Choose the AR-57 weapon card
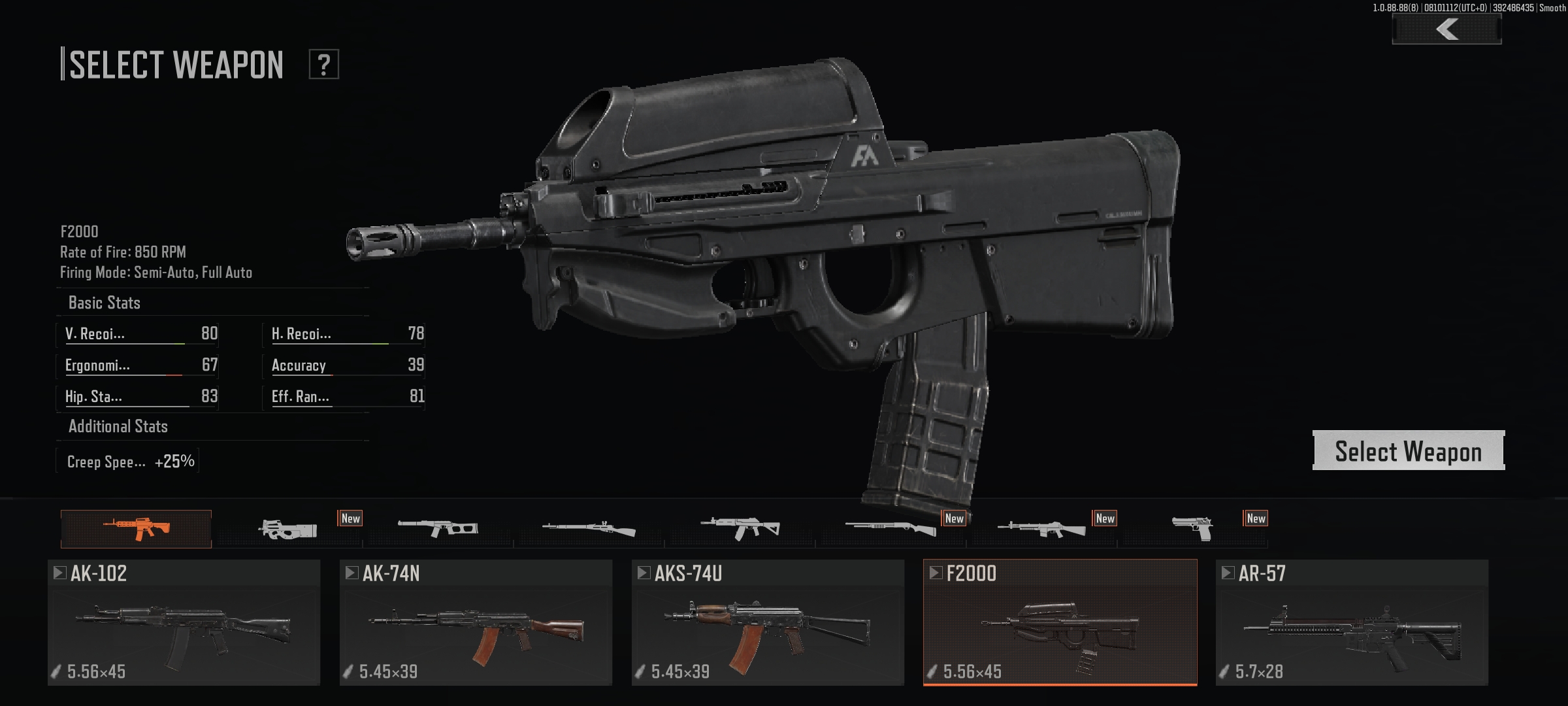The height and width of the screenshot is (706, 1568). (x=1352, y=622)
